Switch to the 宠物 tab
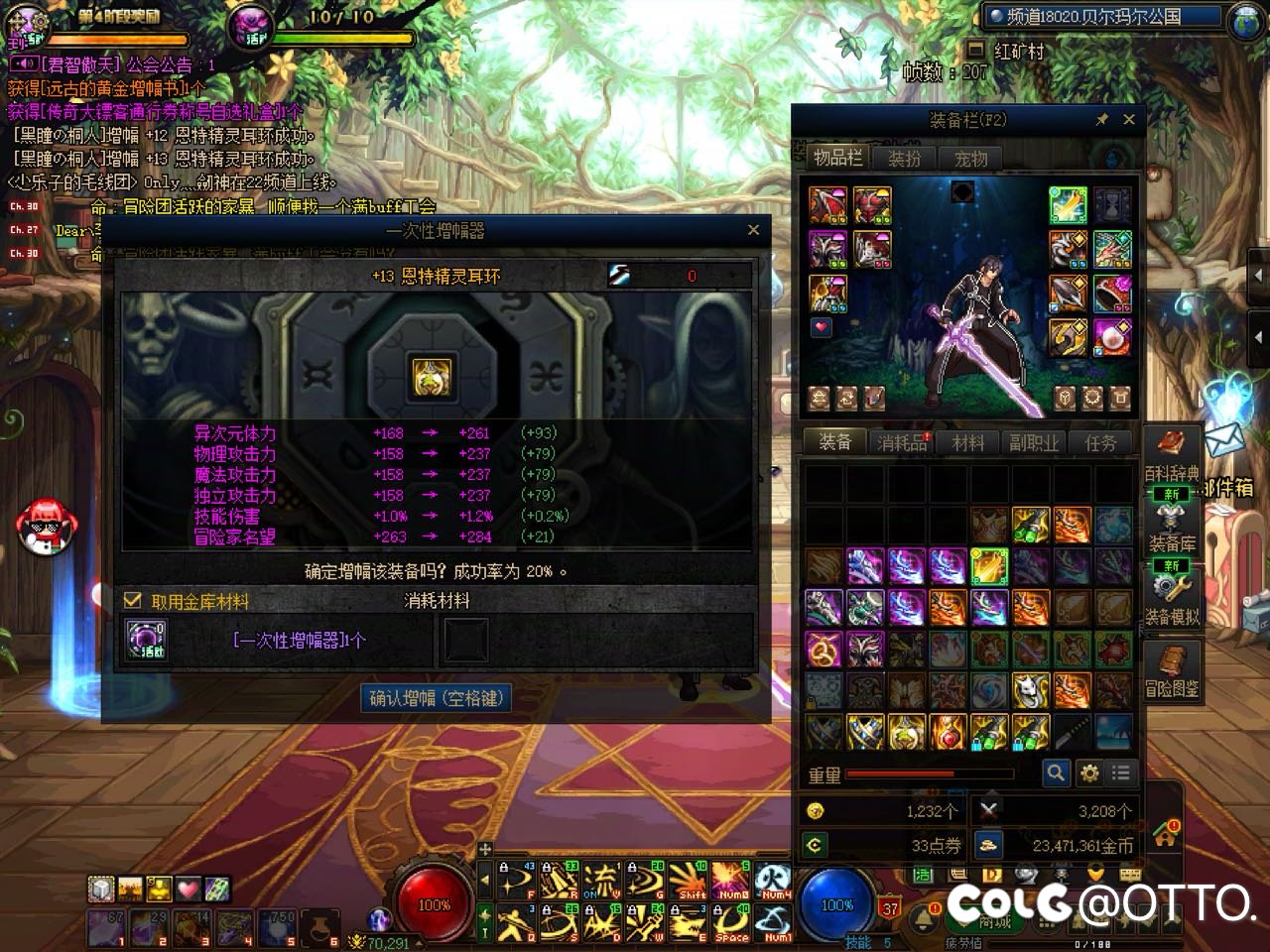The height and width of the screenshot is (952, 1270). pos(970,159)
